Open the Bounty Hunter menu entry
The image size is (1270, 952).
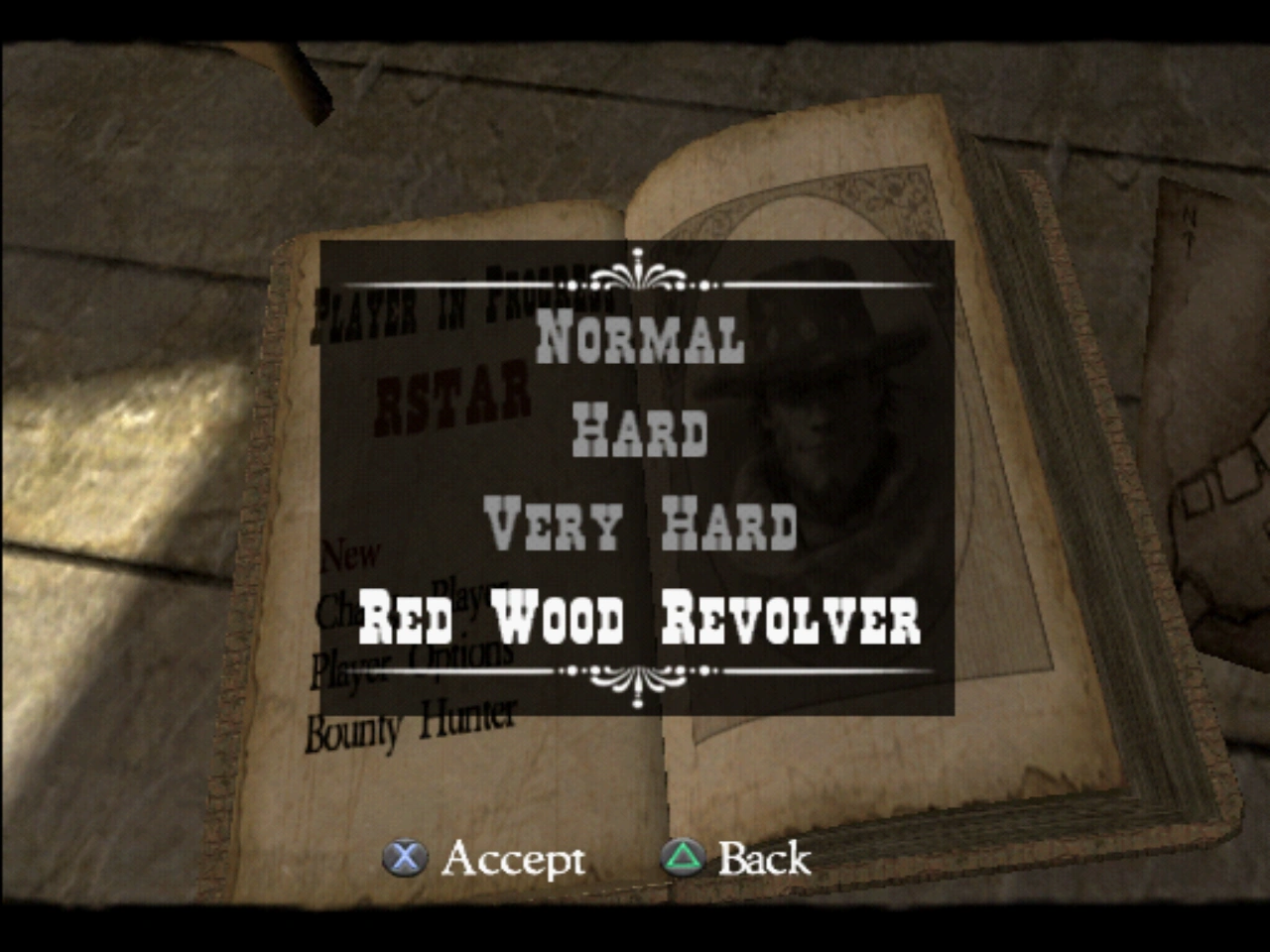coord(412,724)
